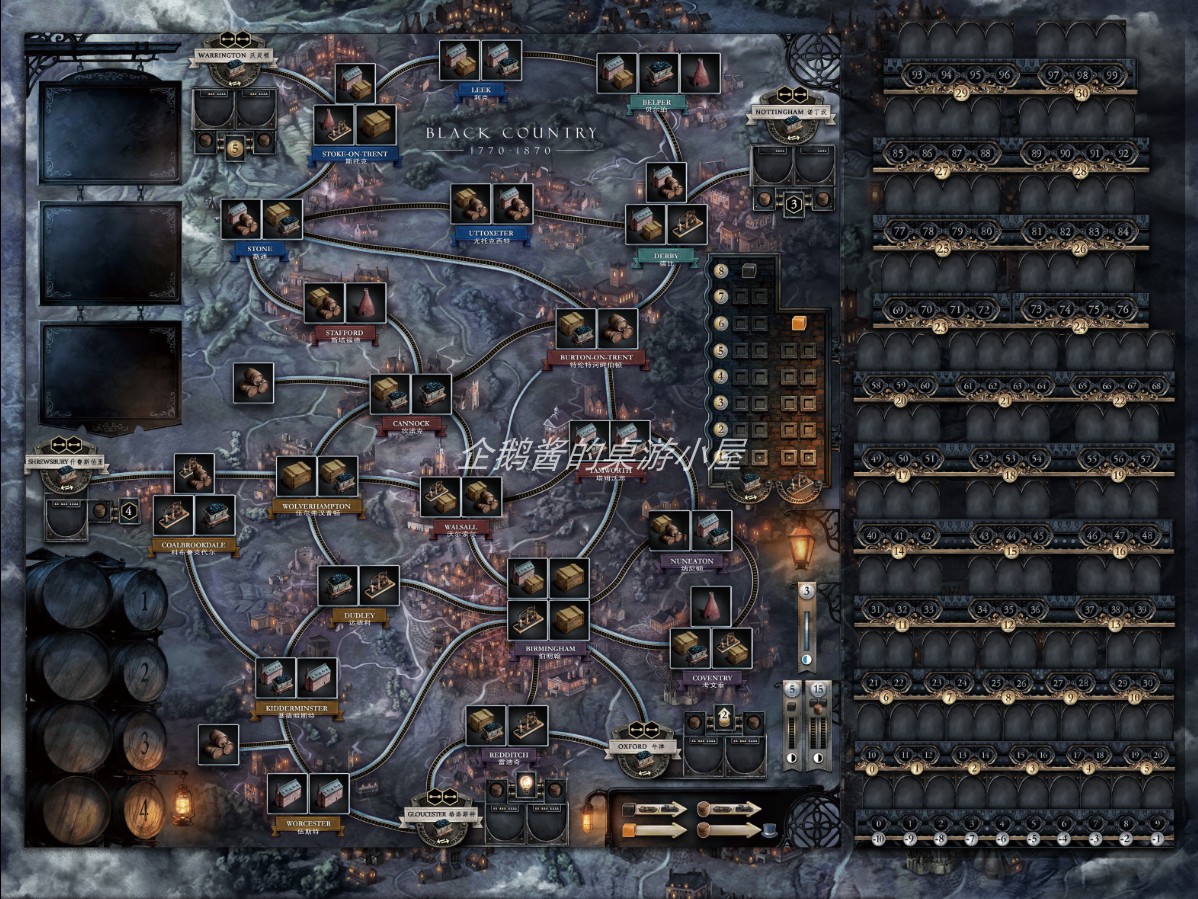Select the Coventry city label
The height and width of the screenshot is (899, 1198).
tap(712, 678)
